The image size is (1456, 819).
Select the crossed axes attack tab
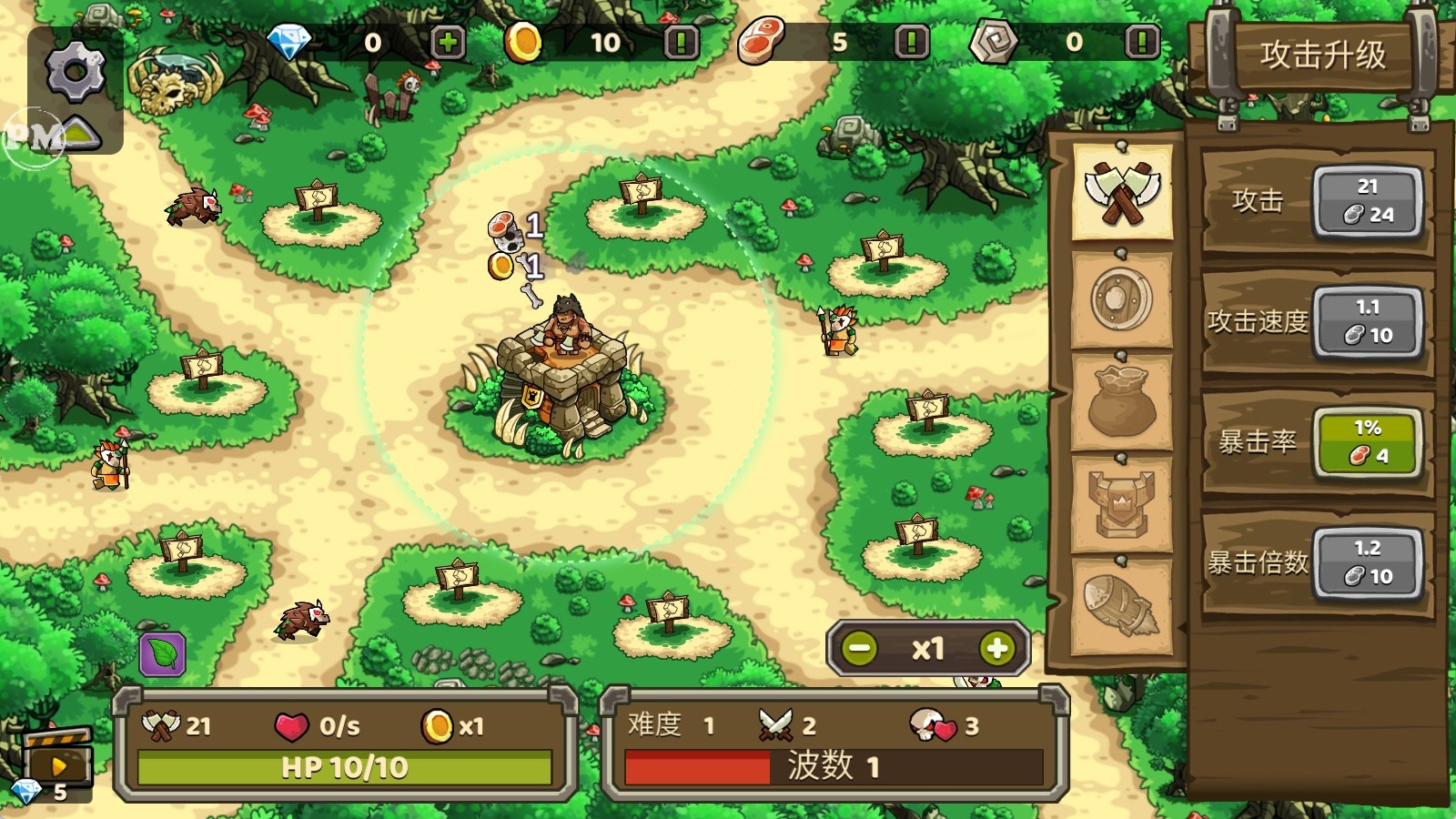click(1122, 192)
